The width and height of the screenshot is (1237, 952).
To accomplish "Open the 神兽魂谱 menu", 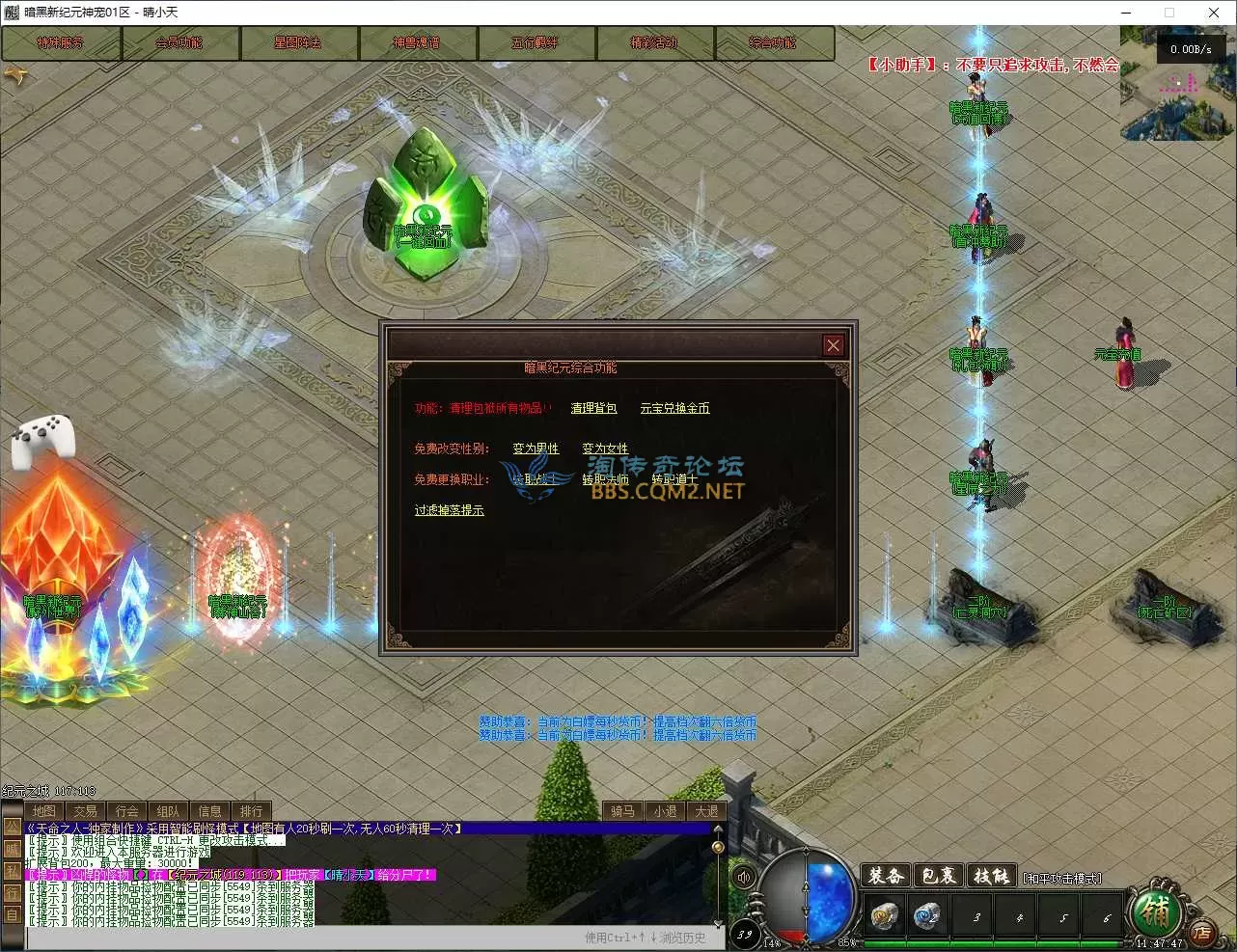I will click(417, 43).
